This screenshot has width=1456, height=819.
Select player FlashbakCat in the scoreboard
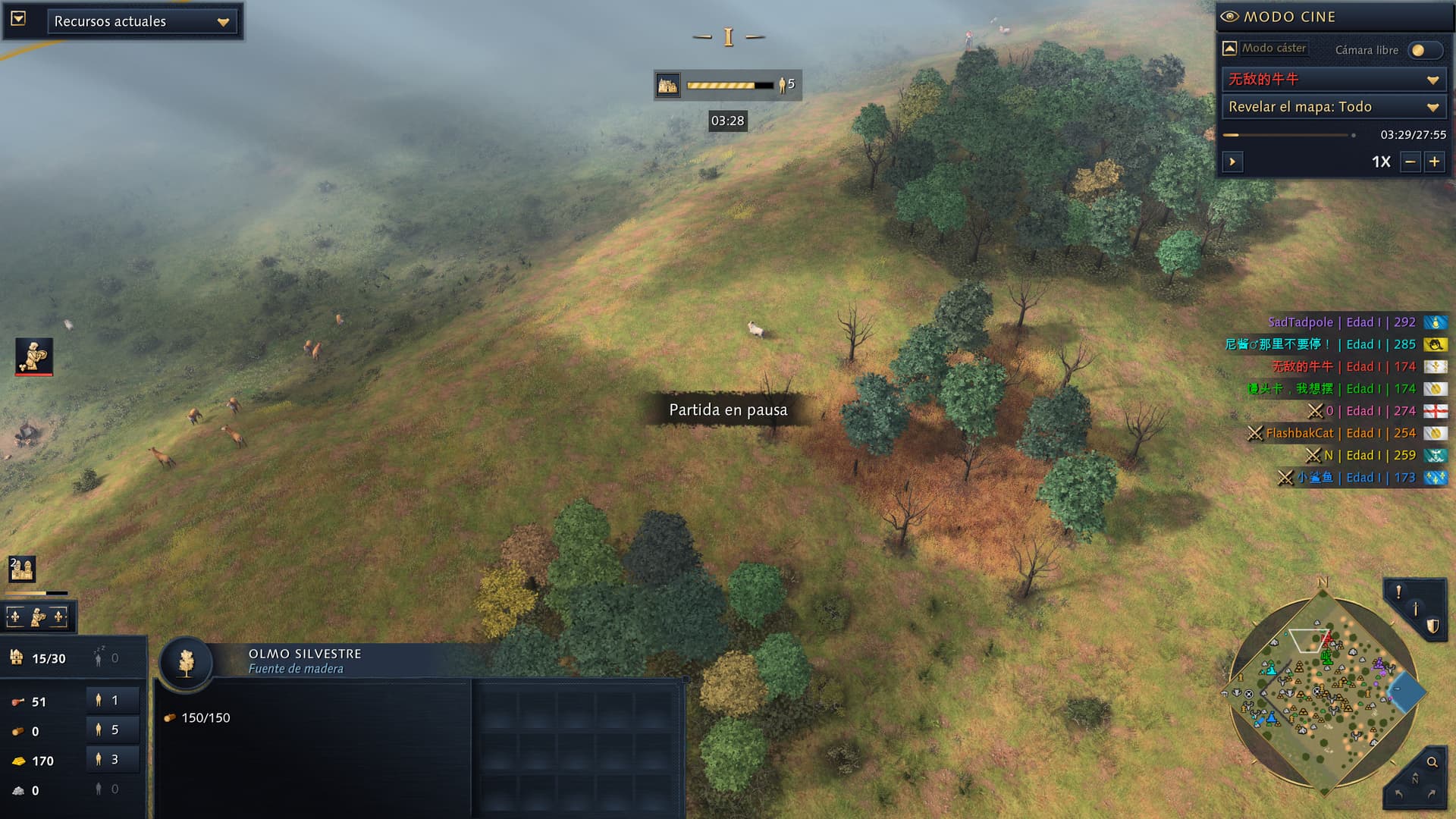(1299, 433)
